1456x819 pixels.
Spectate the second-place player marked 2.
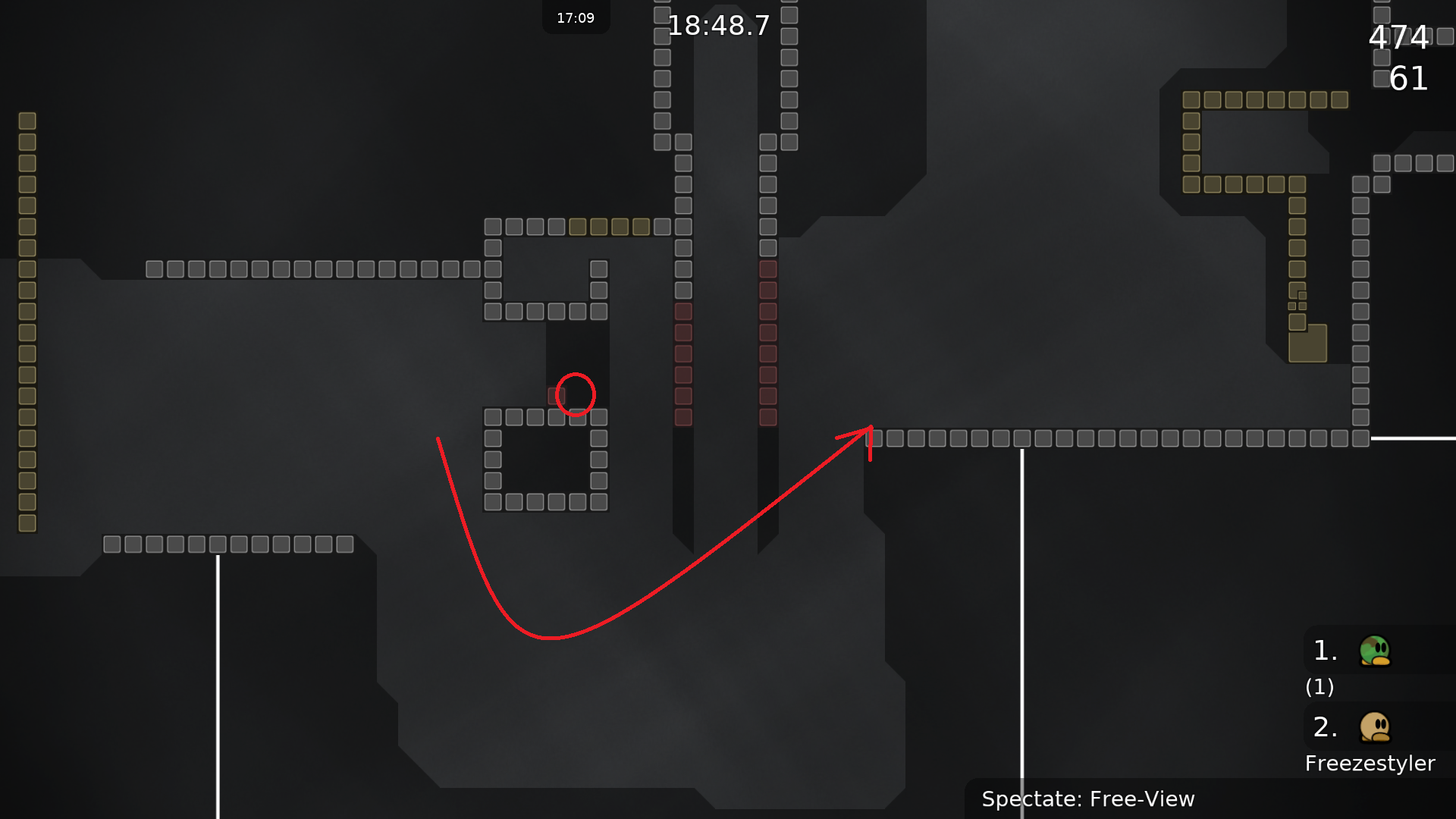tap(1324, 726)
